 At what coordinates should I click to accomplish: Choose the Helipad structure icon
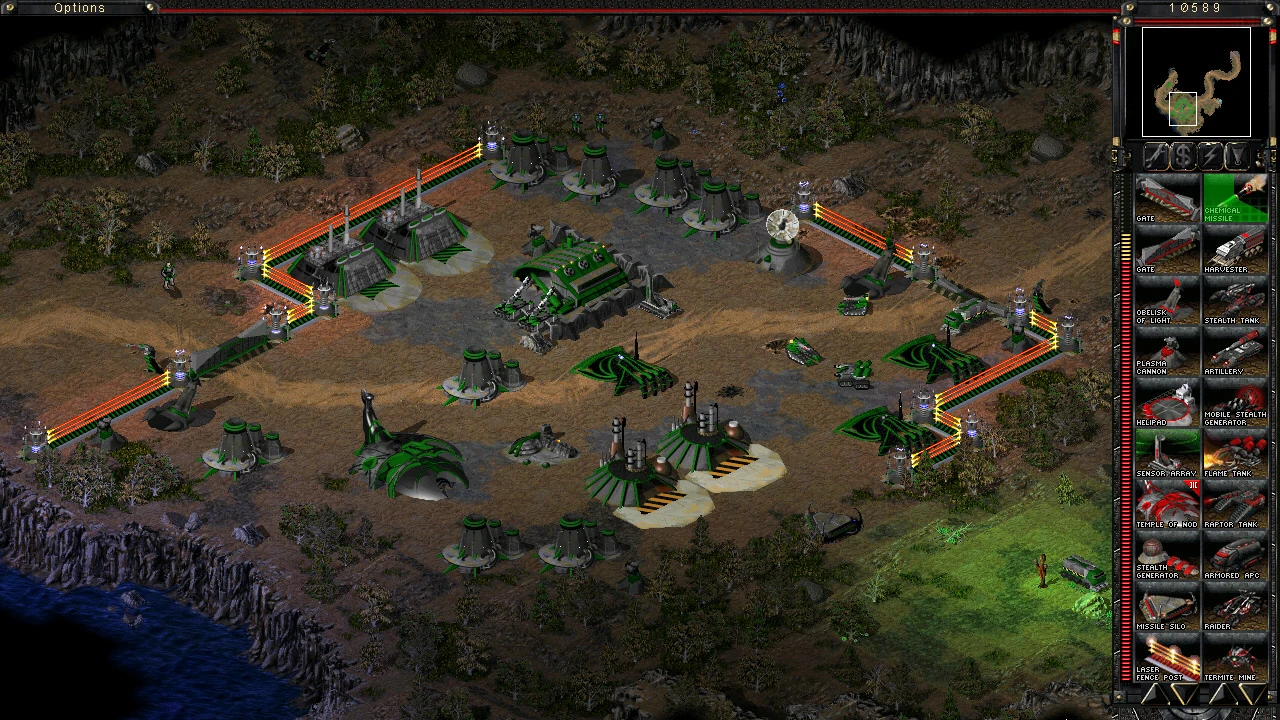(x=1167, y=403)
